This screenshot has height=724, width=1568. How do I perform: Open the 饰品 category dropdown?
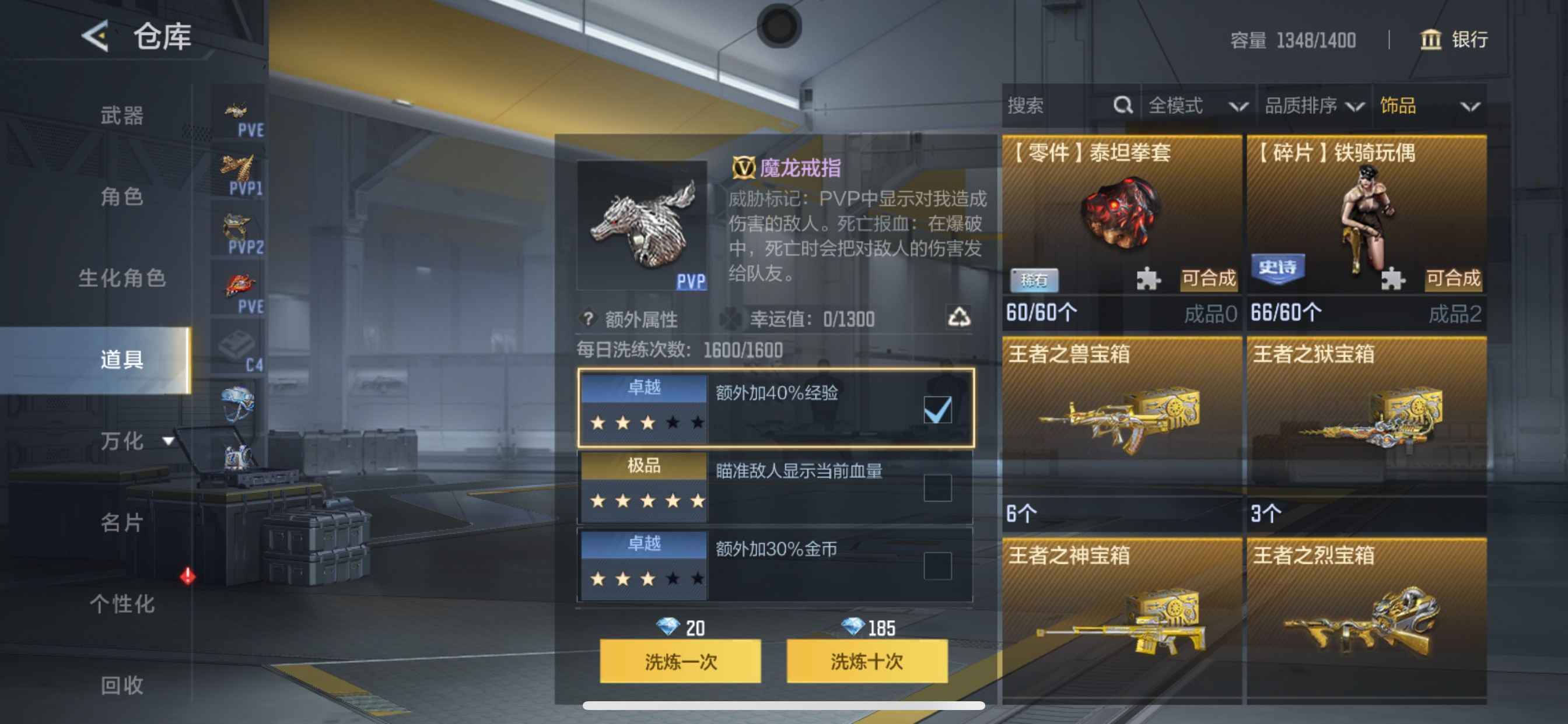pyautogui.click(x=1430, y=106)
